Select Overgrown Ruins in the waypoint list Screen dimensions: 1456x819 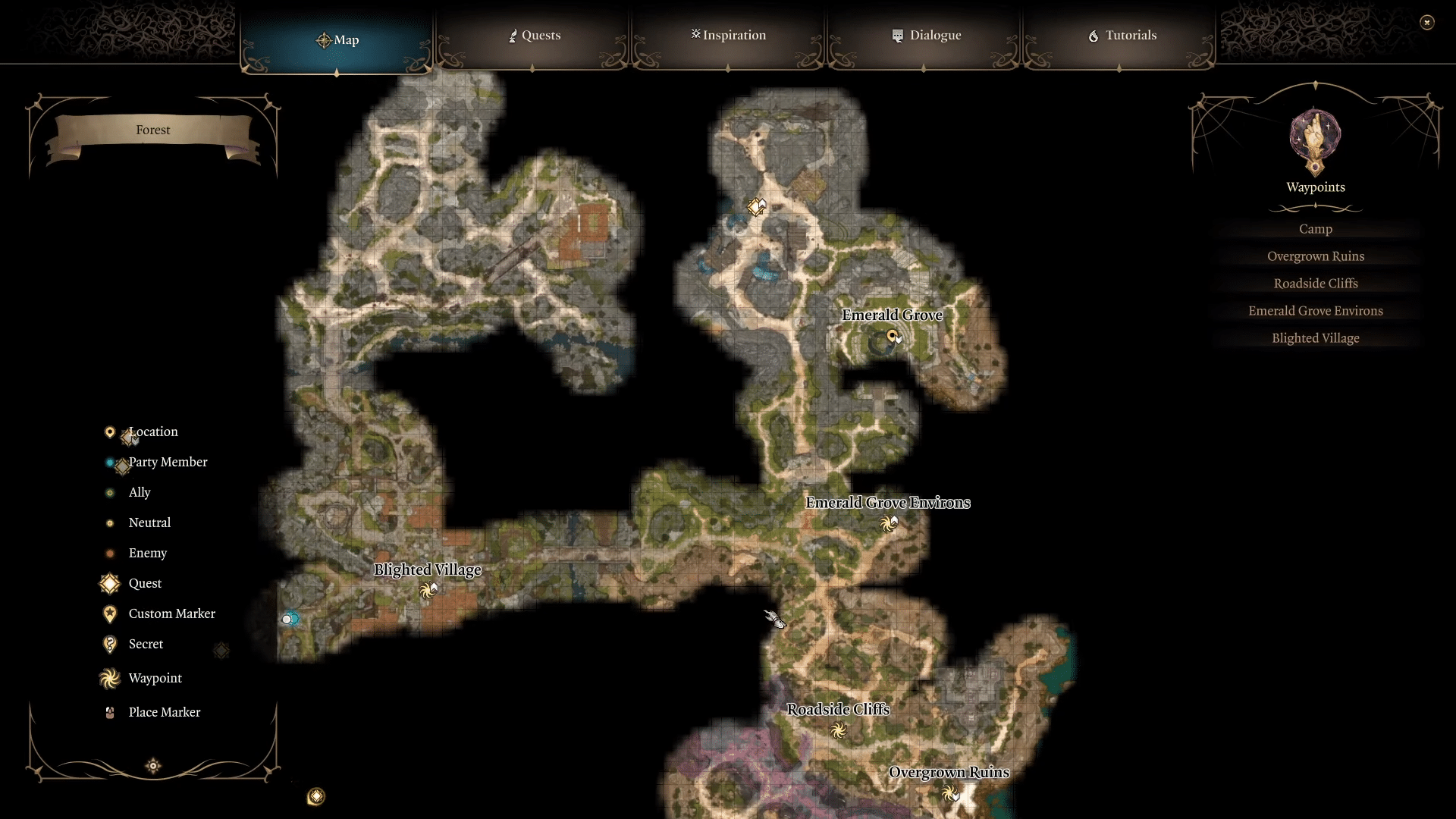point(1316,256)
